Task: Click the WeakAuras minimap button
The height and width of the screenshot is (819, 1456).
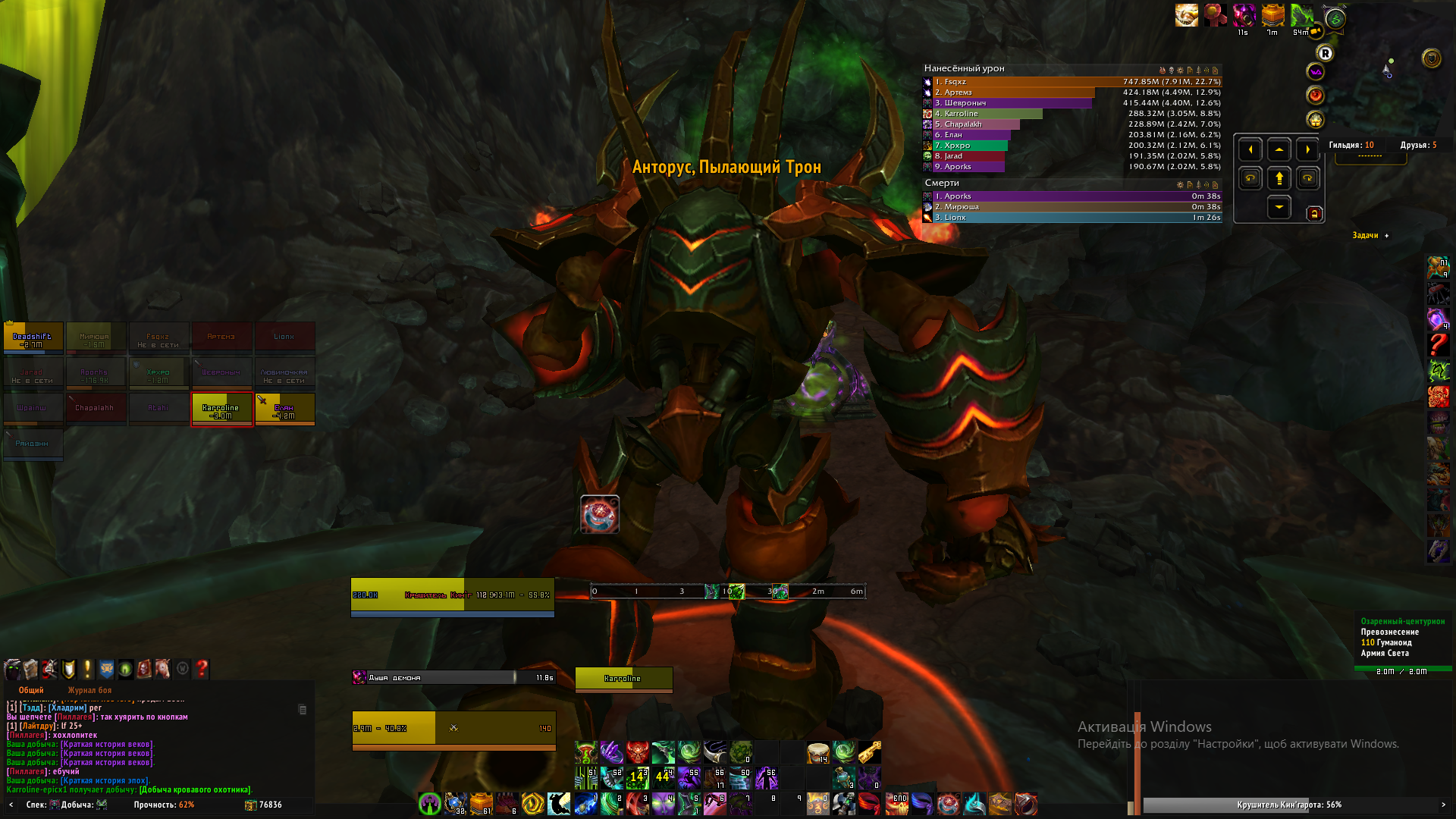Action: coord(1315,72)
